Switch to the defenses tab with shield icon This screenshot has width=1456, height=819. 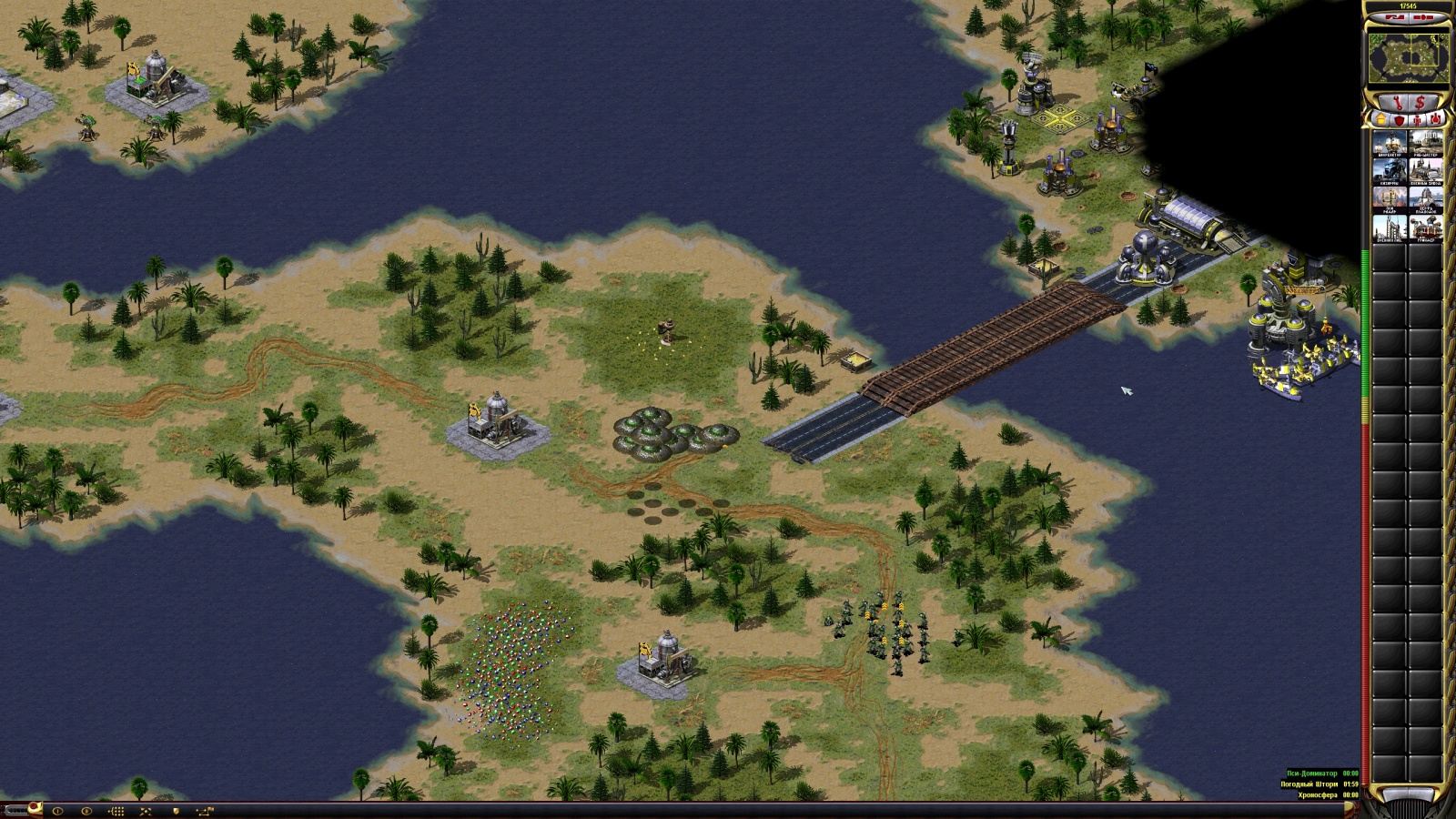click(x=1399, y=119)
